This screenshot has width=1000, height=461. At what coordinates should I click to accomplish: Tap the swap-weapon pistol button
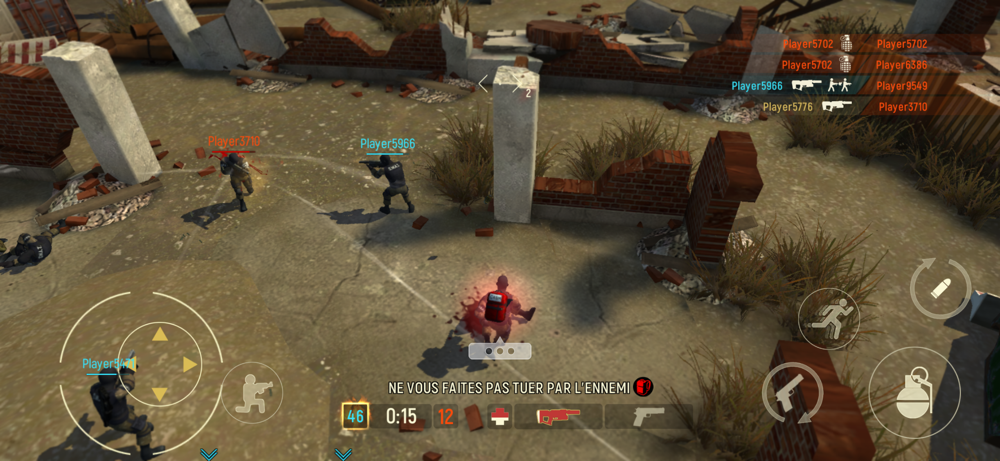pyautogui.click(x=793, y=393)
